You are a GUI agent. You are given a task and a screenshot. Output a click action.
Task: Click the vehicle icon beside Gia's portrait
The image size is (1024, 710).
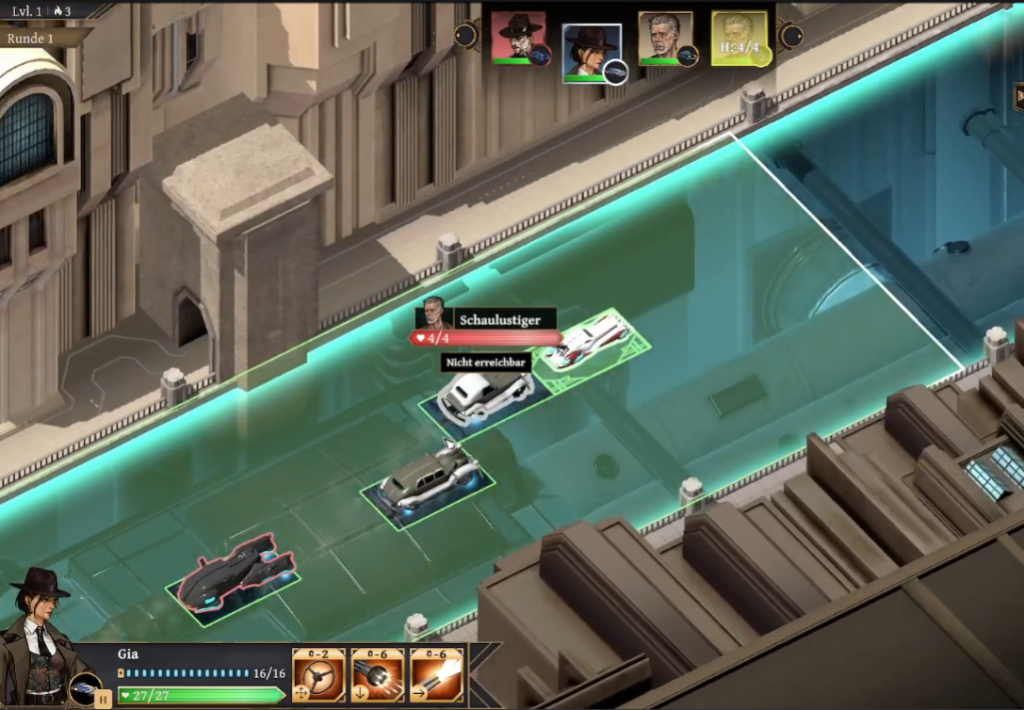[x=84, y=688]
